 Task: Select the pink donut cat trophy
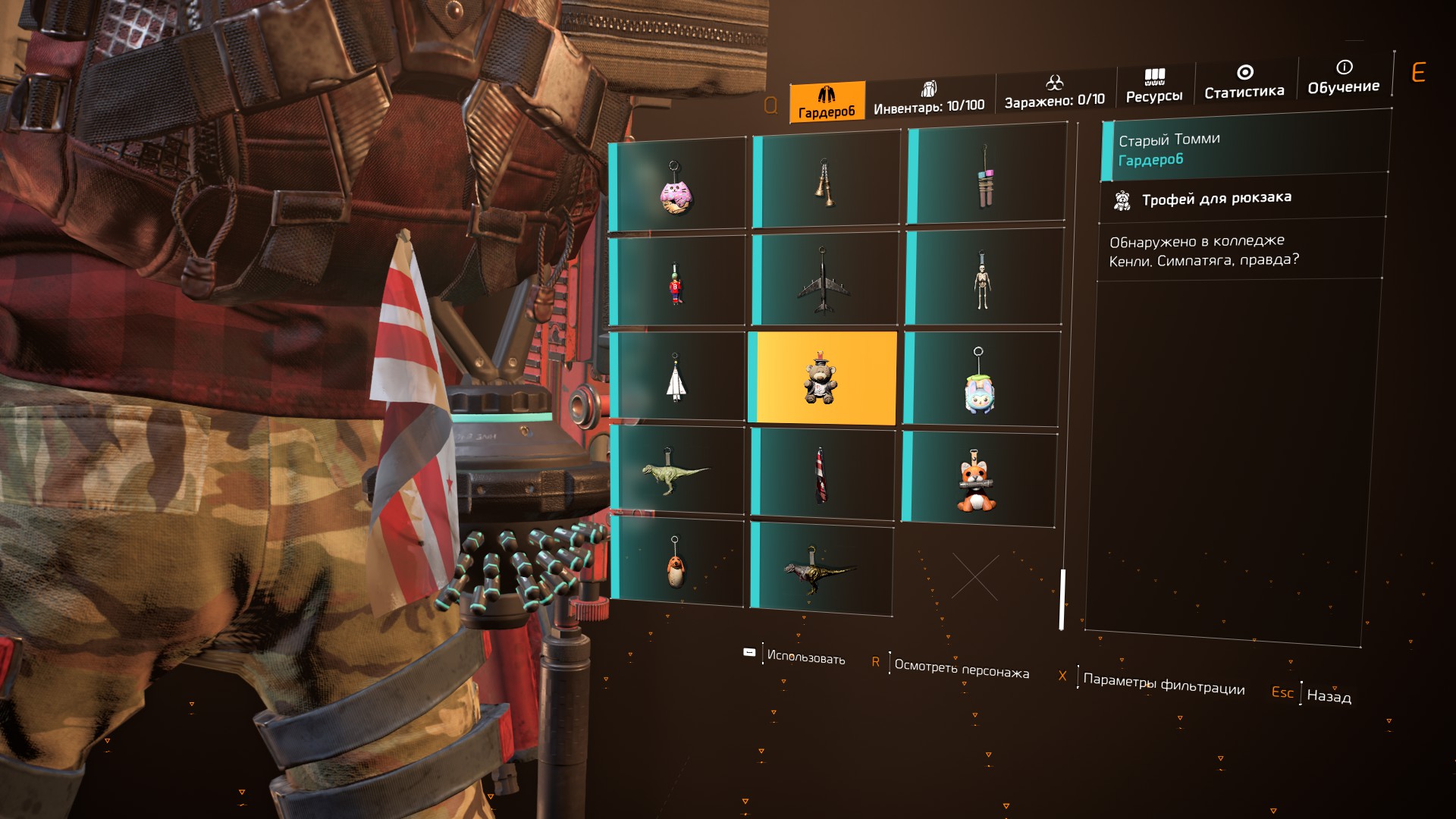click(x=676, y=186)
